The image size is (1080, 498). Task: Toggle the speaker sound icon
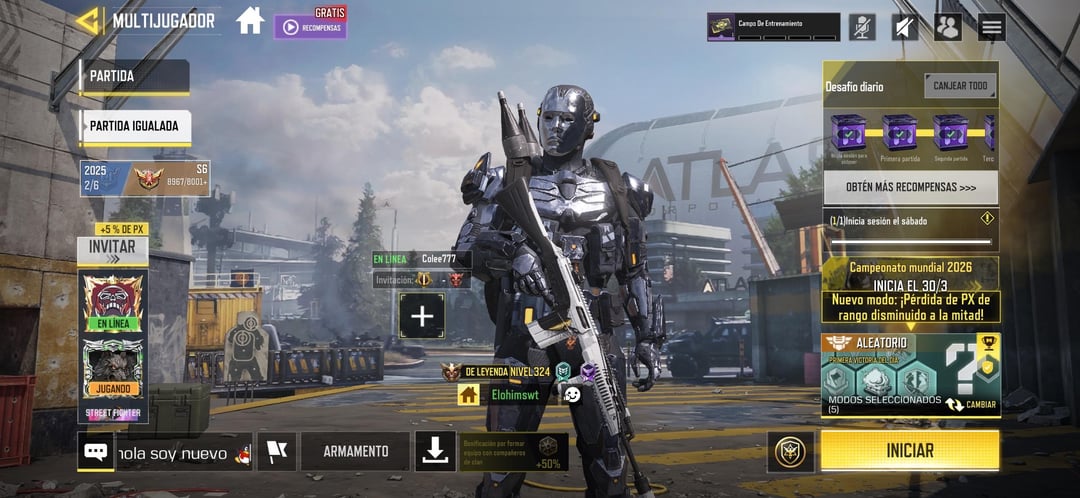(904, 27)
